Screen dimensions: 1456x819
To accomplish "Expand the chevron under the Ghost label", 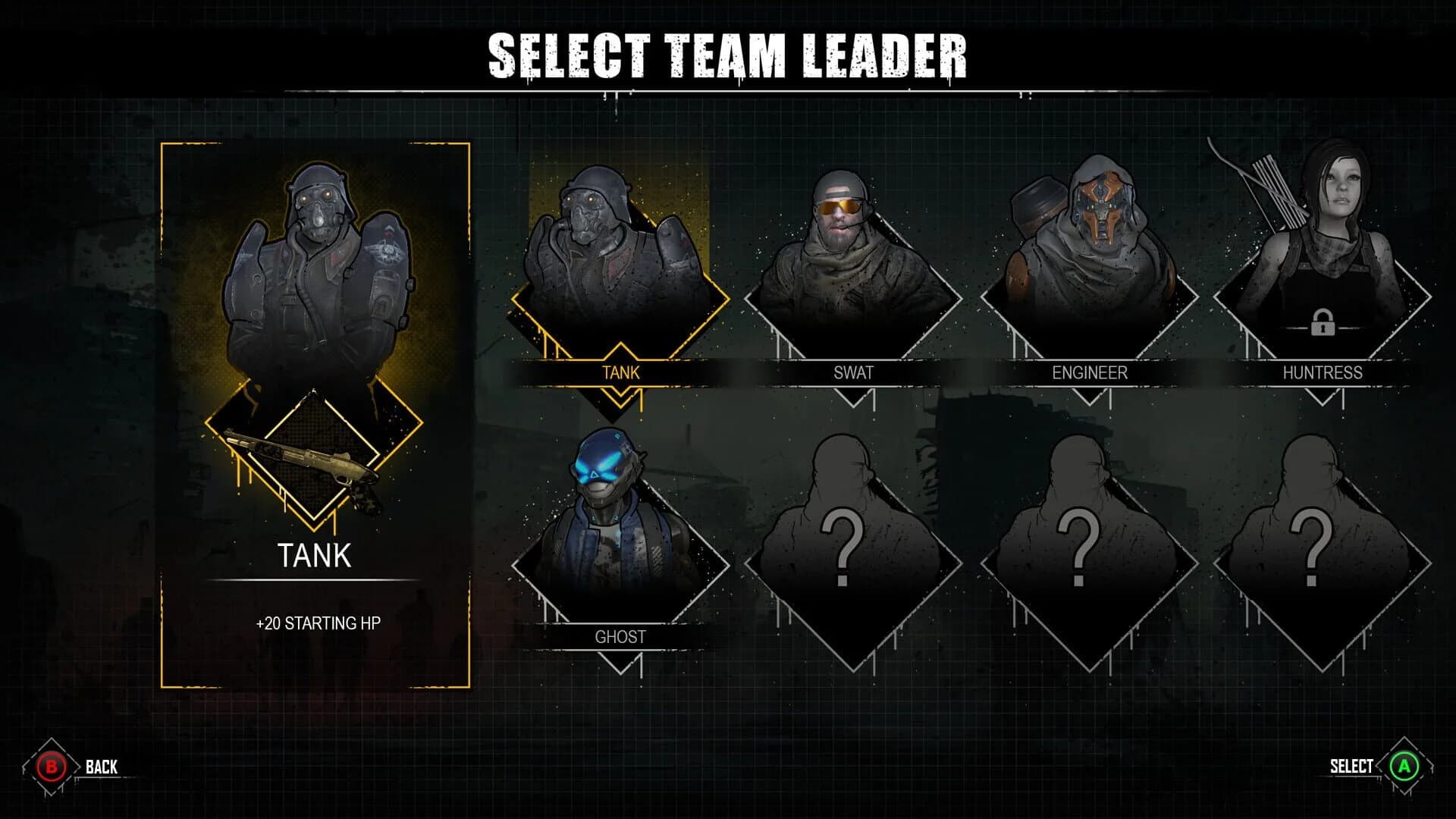I will pyautogui.click(x=620, y=666).
